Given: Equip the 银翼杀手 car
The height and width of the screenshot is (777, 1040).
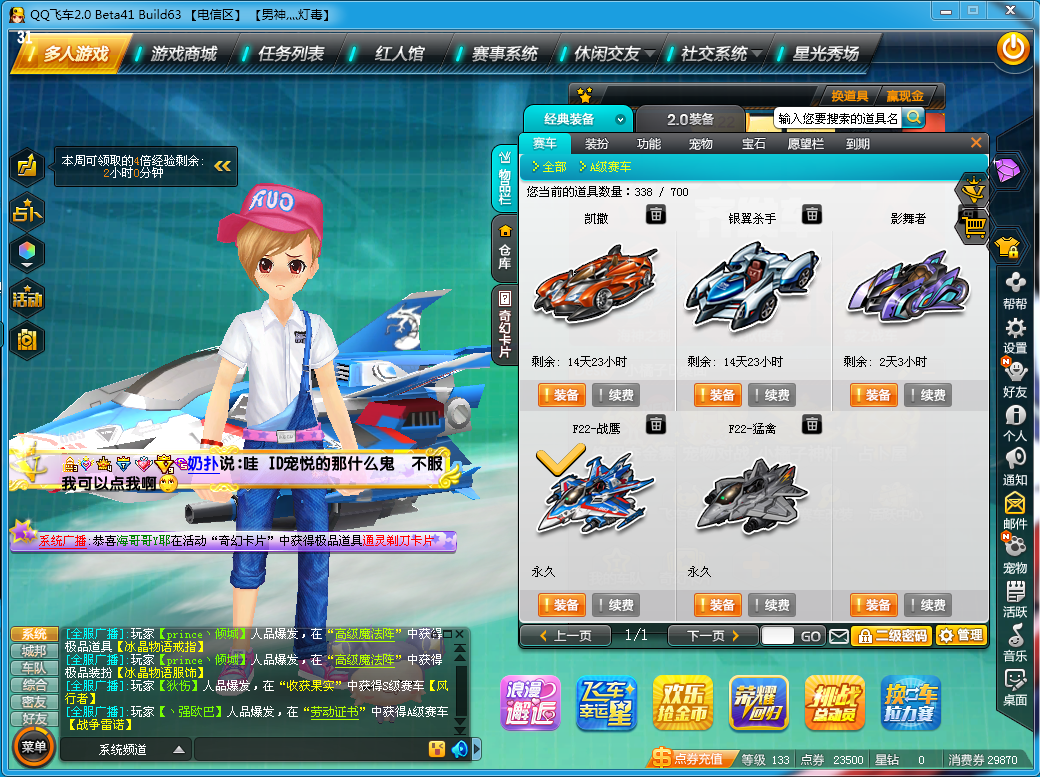Looking at the screenshot, I should click(717, 395).
